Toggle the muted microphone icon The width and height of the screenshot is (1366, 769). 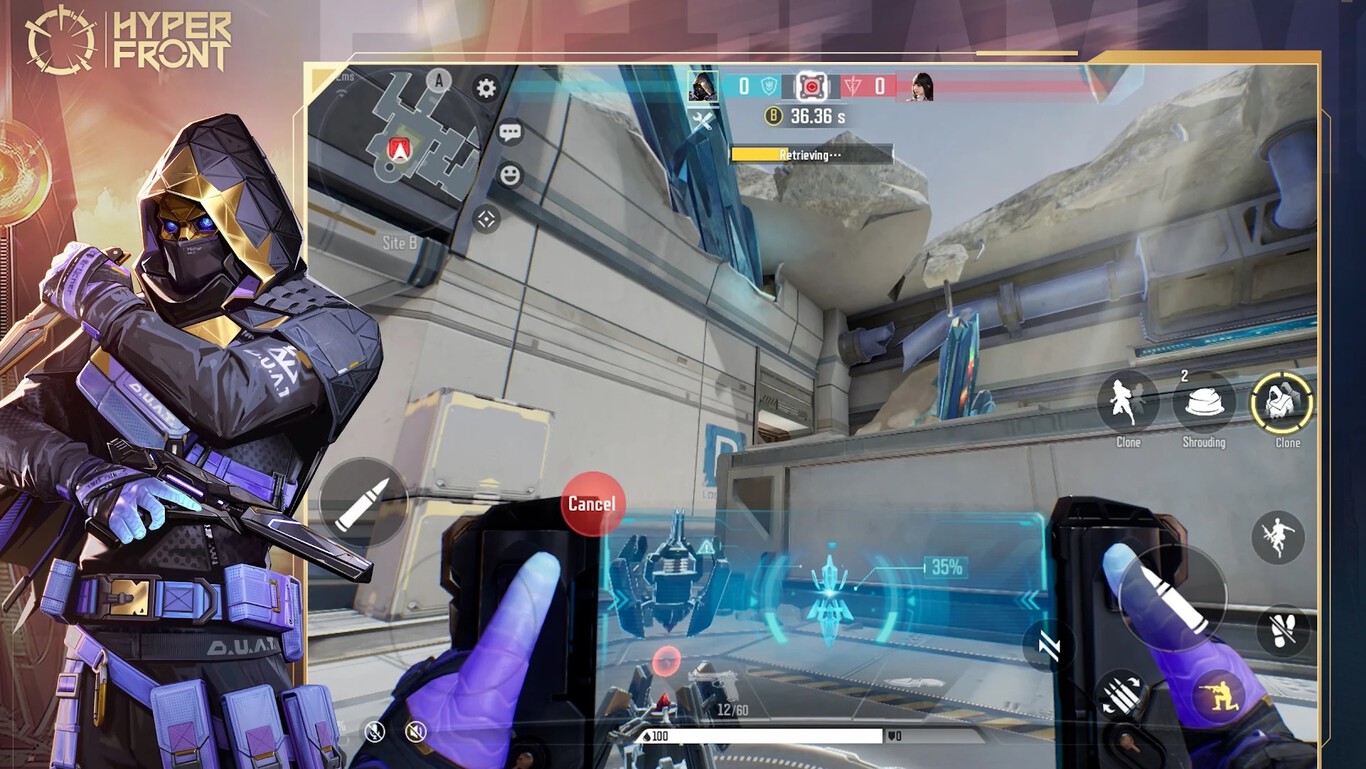tap(374, 732)
